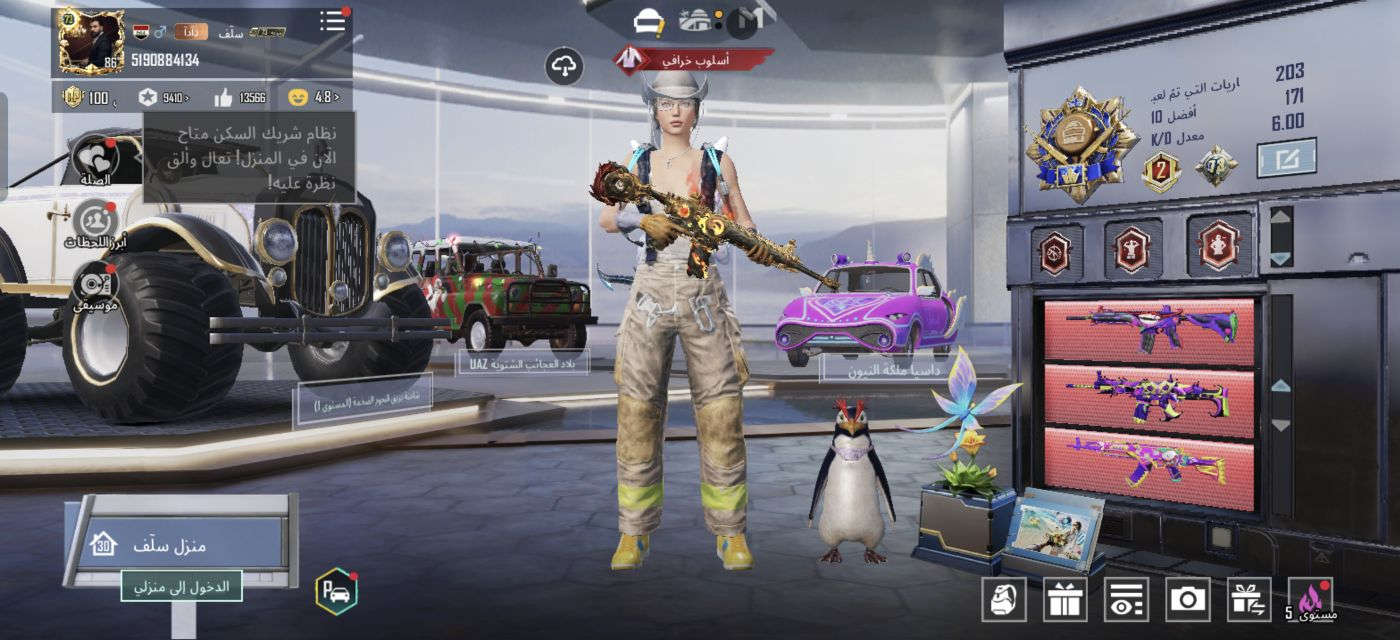Open the music (موسيقى) icon
The image size is (1400, 640).
pos(96,284)
